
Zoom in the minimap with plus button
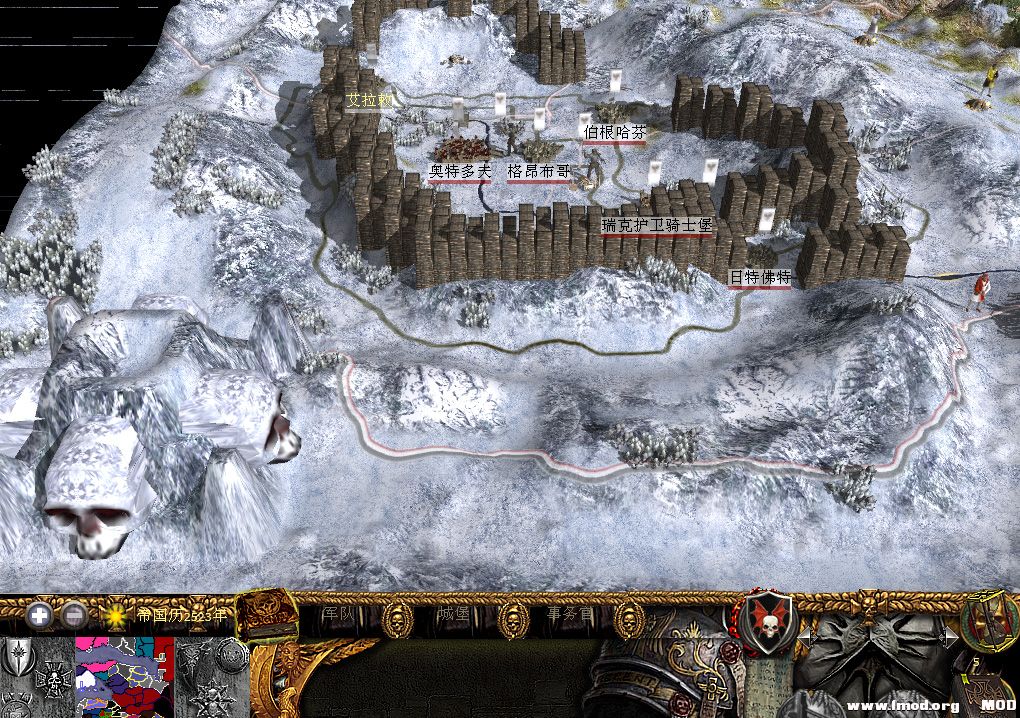tap(40, 614)
